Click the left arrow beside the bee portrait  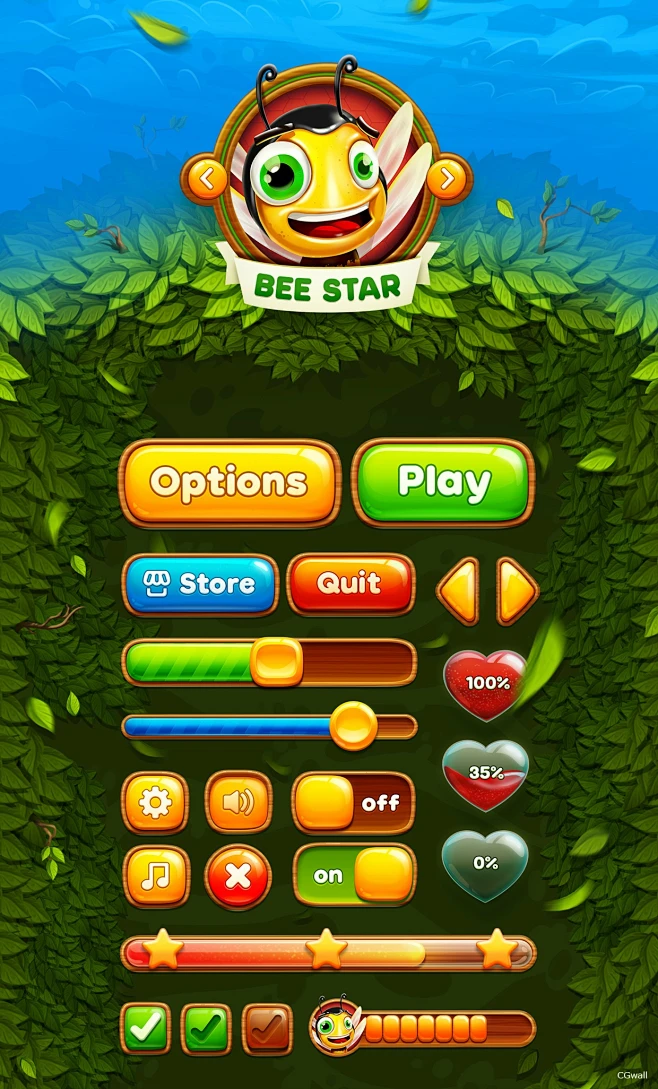pyautogui.click(x=207, y=179)
